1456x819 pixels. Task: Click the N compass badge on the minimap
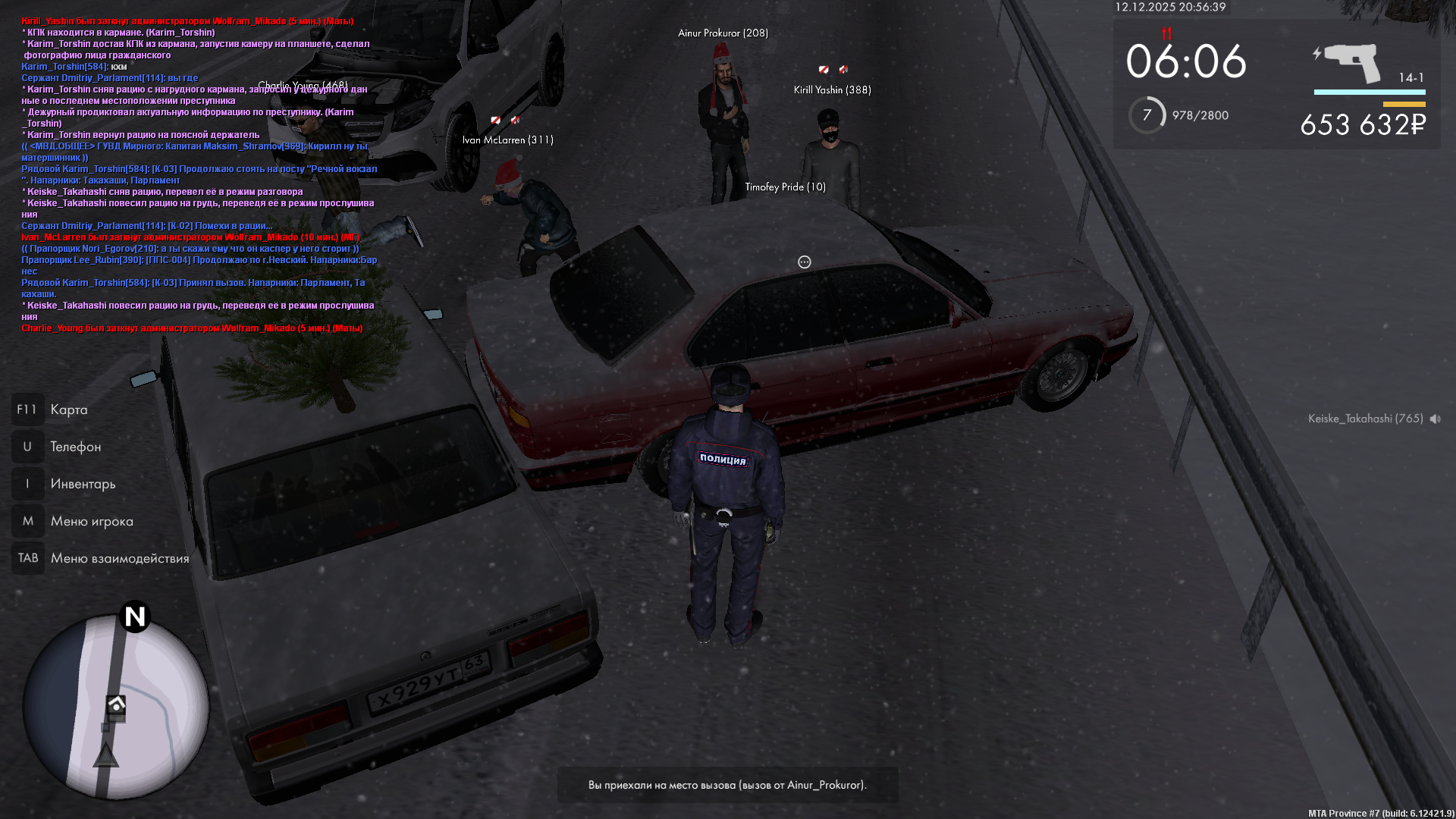click(x=135, y=617)
